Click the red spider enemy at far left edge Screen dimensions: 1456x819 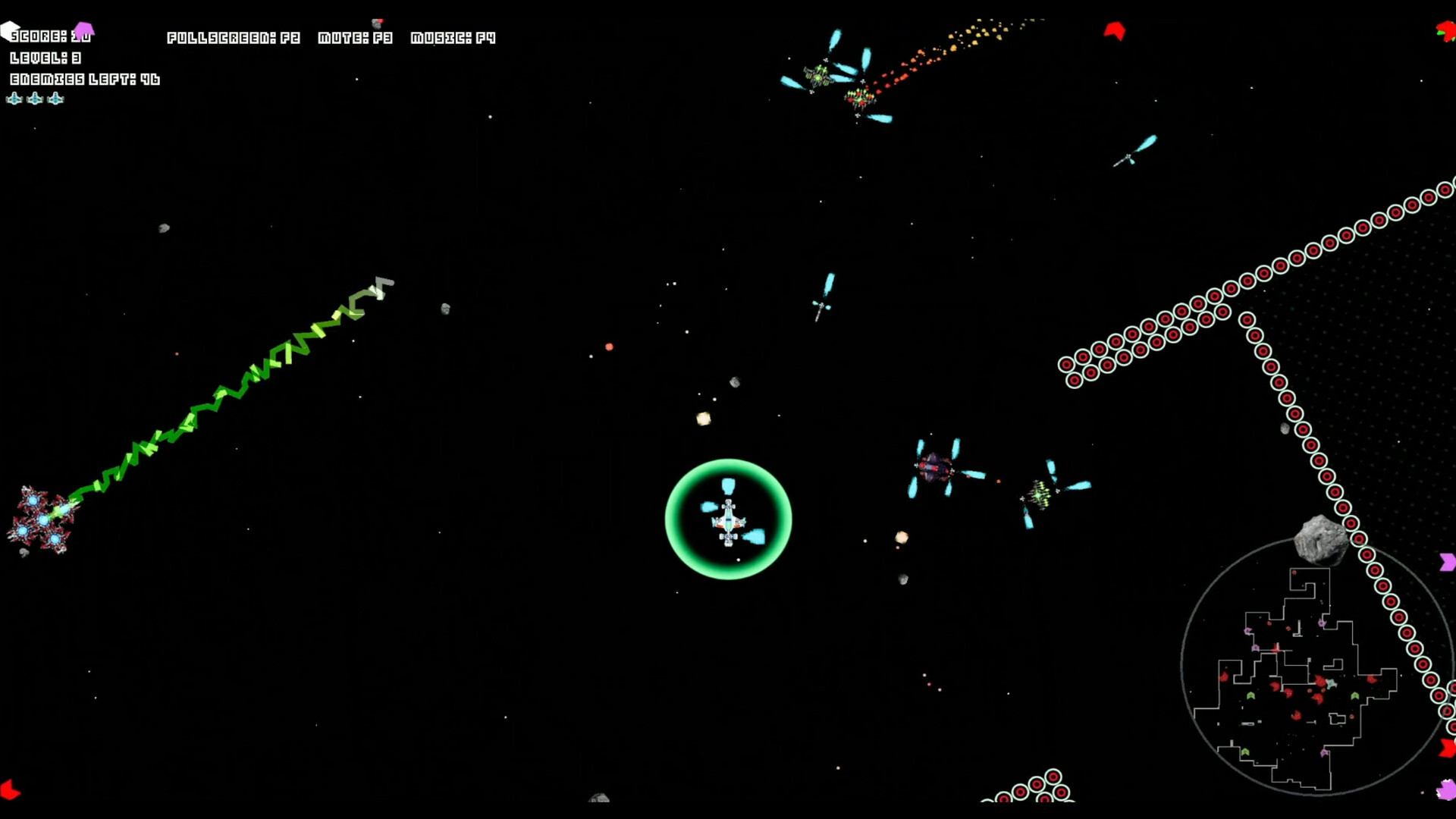(x=42, y=516)
